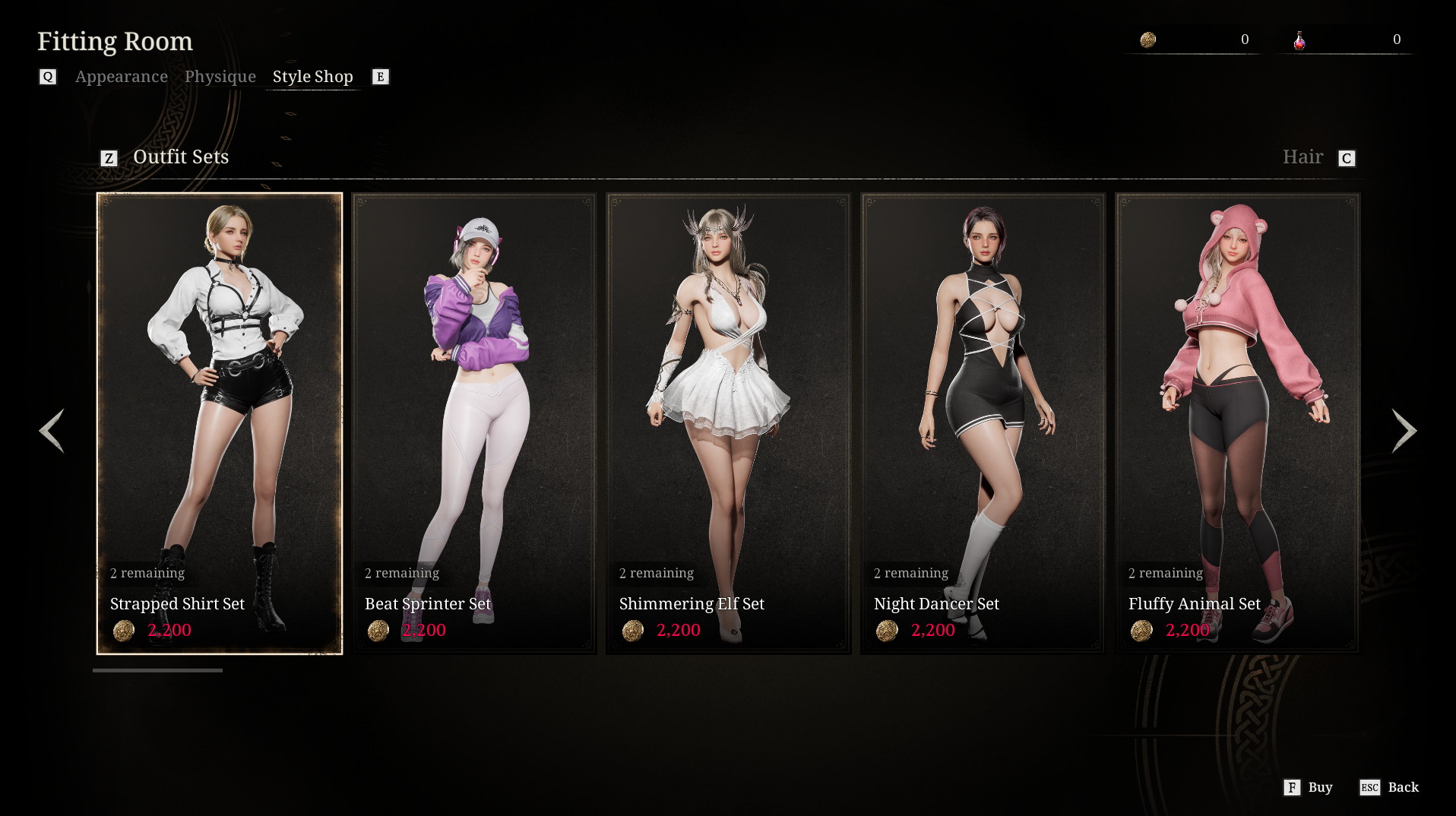This screenshot has width=1456, height=816.
Task: Show the Outfit Sets category
Action: coord(180,157)
